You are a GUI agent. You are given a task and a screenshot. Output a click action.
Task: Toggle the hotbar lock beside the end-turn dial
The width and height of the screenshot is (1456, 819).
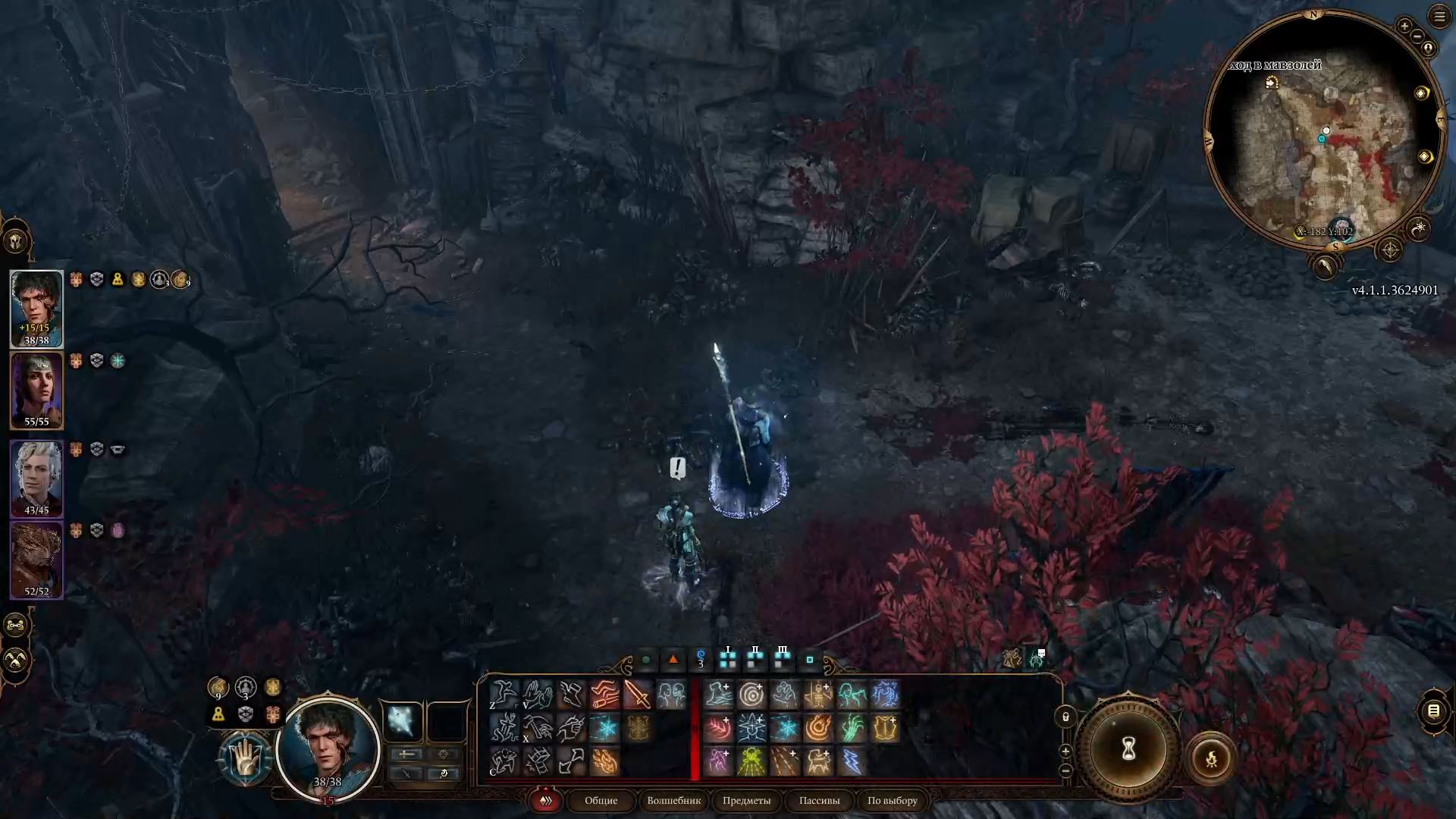pos(1066,716)
